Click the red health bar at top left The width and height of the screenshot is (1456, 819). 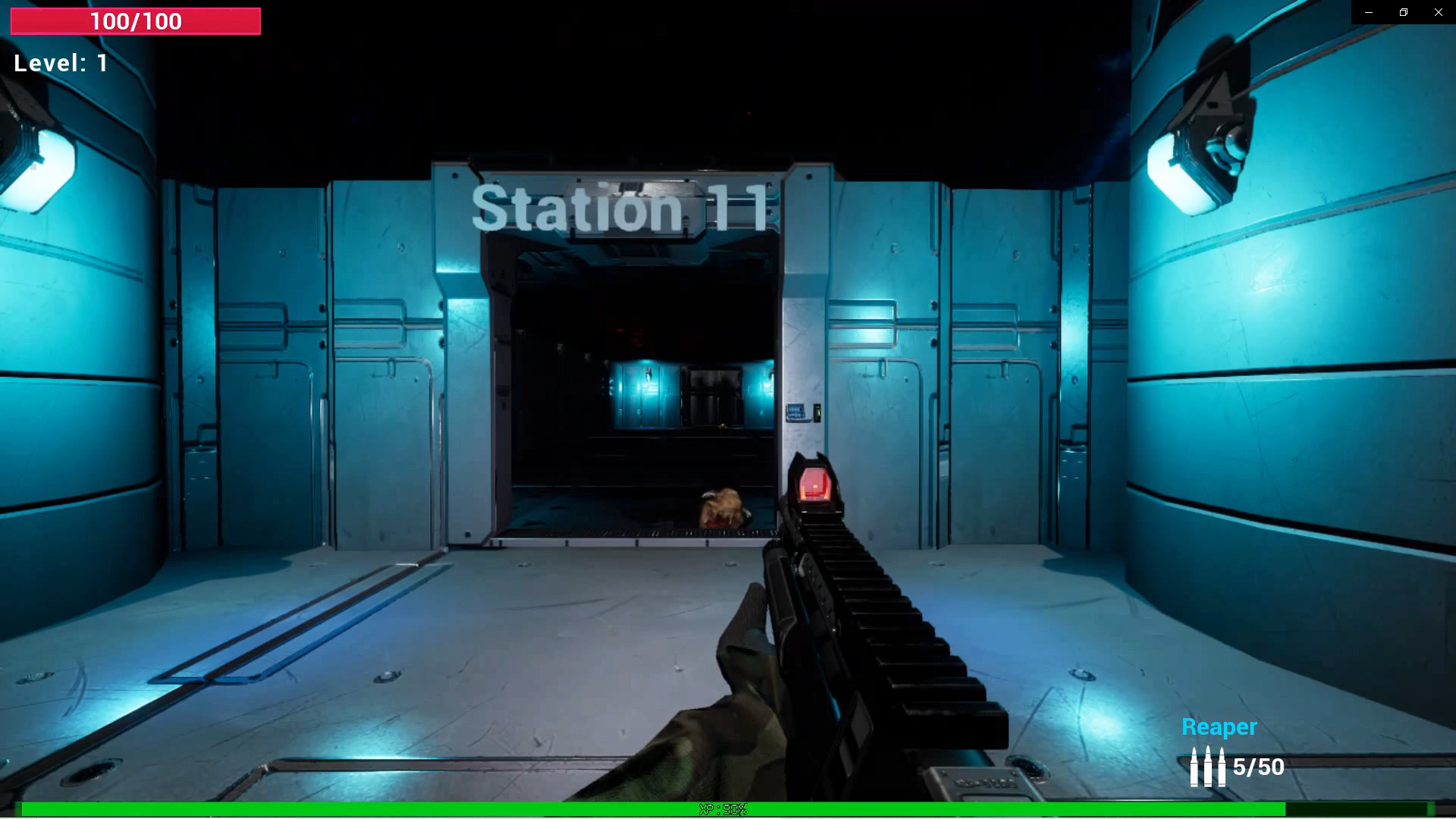(x=134, y=21)
